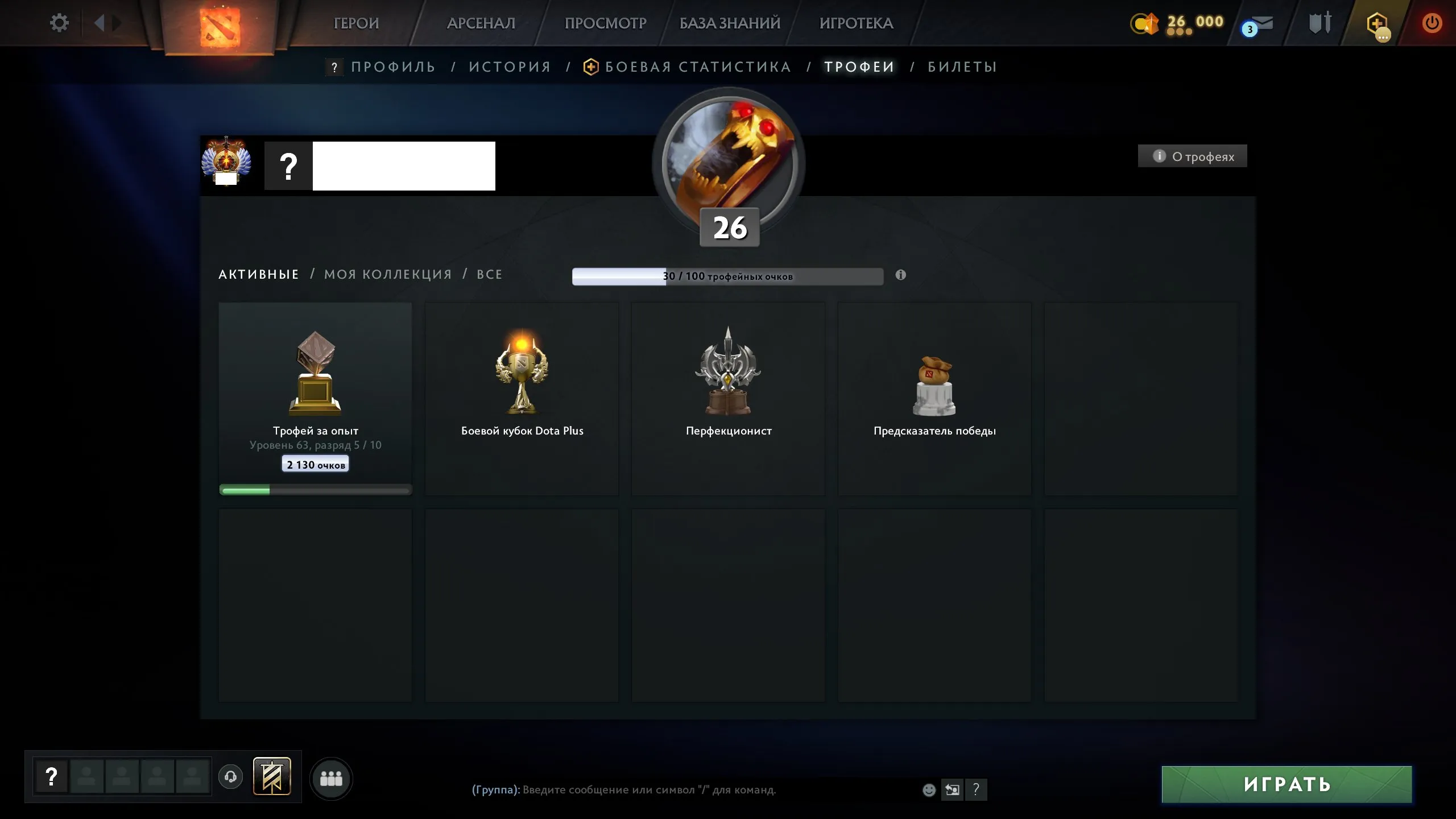Screen dimensions: 1456x819
Task: Click the armory shield icon in top bar
Action: coord(1319,23)
